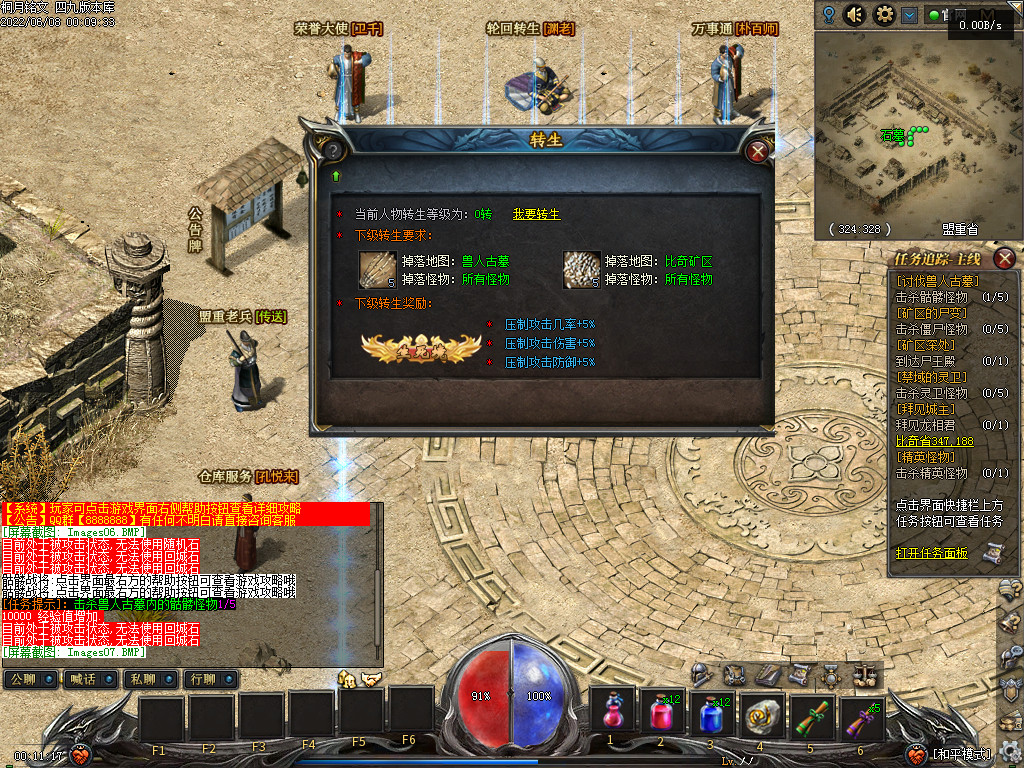This screenshot has width=1024, height=768.
Task: Switch to the 行聊 guild chat
Action: click(203, 680)
